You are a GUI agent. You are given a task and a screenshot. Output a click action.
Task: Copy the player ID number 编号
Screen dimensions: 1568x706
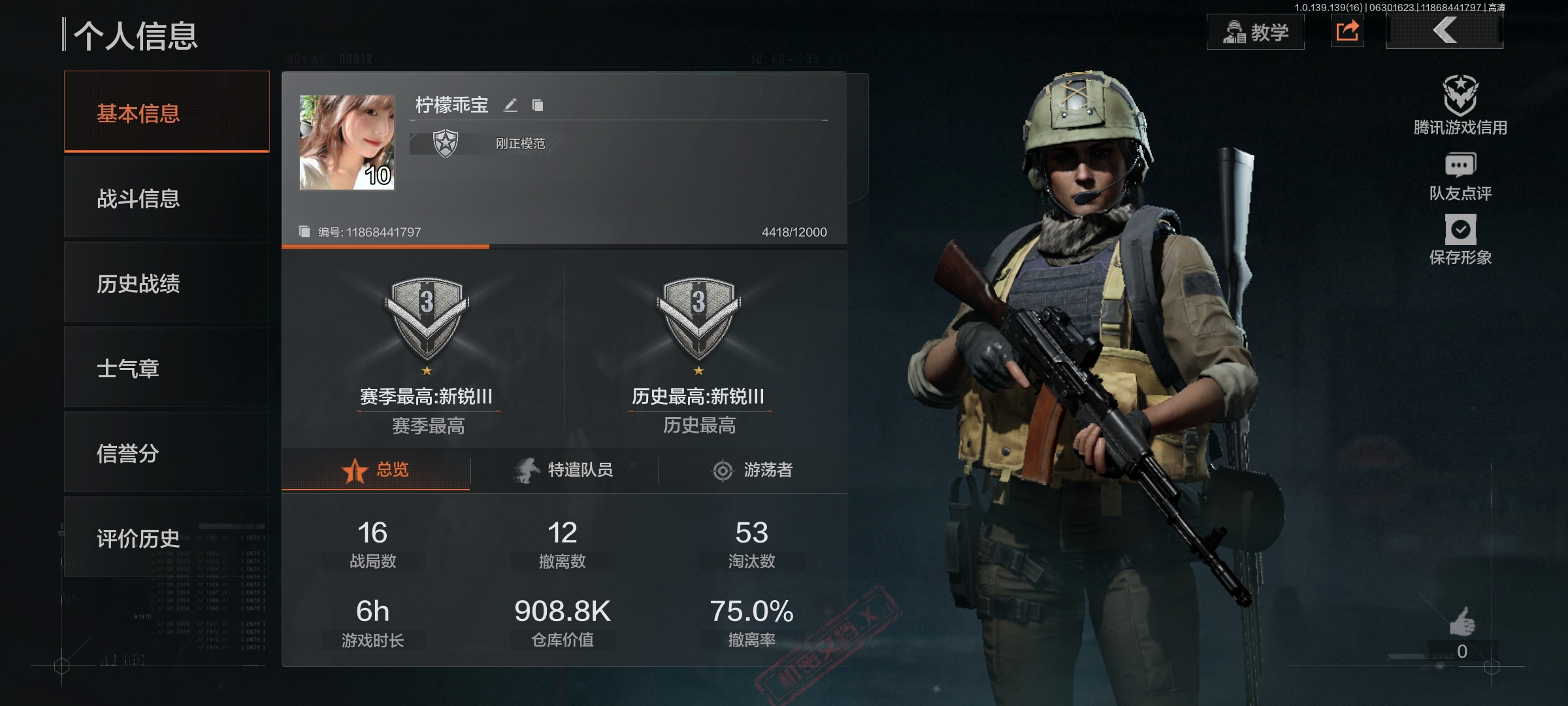304,232
